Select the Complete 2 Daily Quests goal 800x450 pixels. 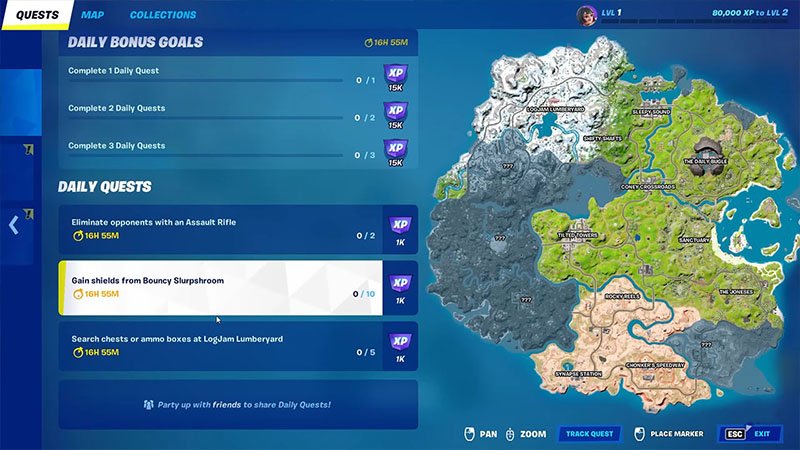pos(220,112)
